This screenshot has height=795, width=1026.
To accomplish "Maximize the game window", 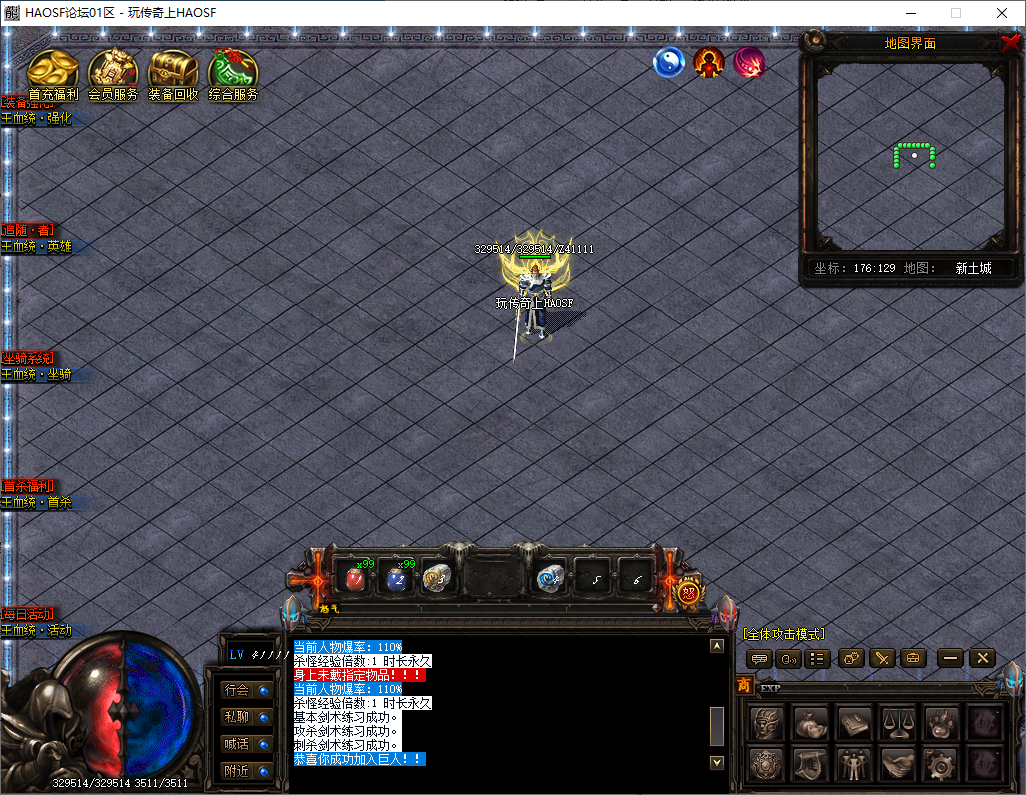I will 955,13.
